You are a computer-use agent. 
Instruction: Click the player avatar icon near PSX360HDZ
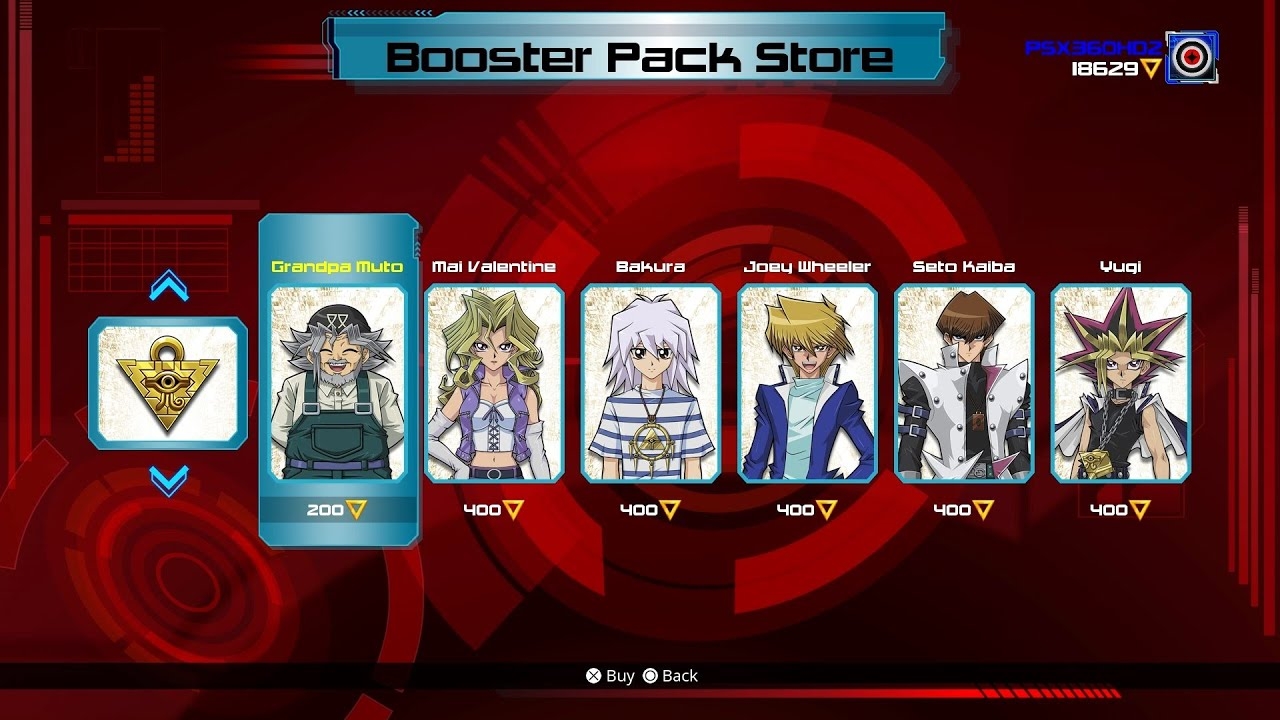[1192, 57]
